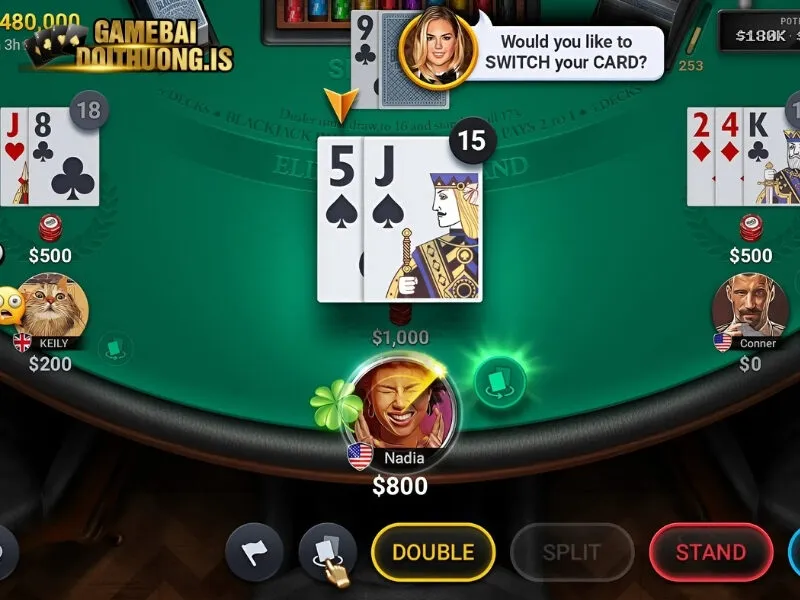800x600 pixels.
Task: View Keily's cat avatar profile
Action: pyautogui.click(x=53, y=305)
